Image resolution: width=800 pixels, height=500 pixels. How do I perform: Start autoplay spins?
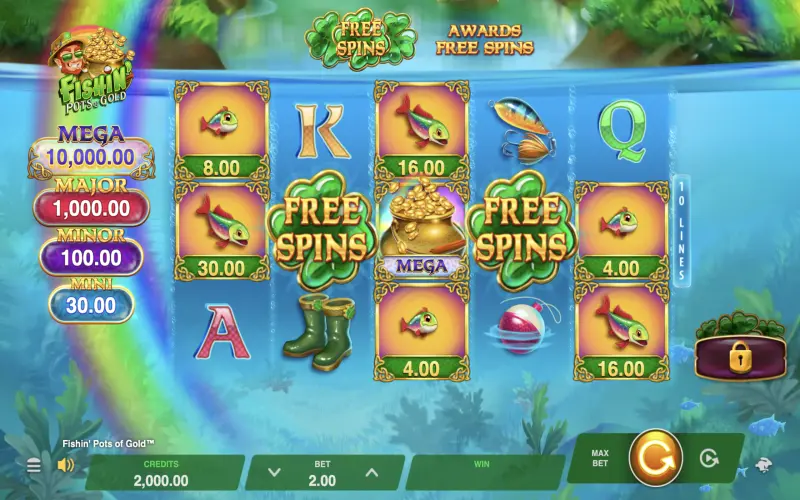point(709,459)
